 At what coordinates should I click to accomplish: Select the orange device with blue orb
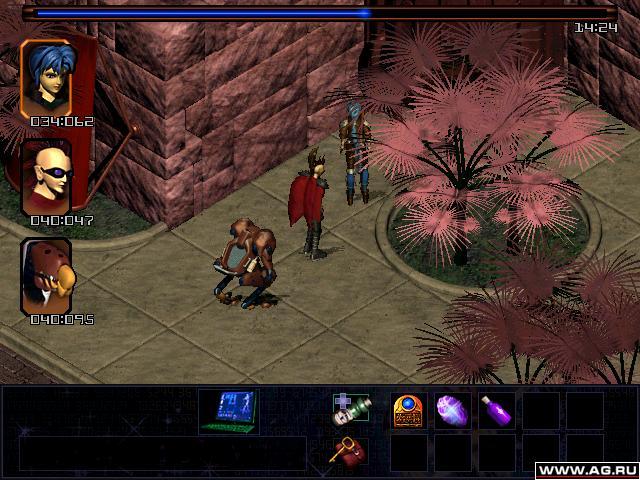click(x=408, y=410)
